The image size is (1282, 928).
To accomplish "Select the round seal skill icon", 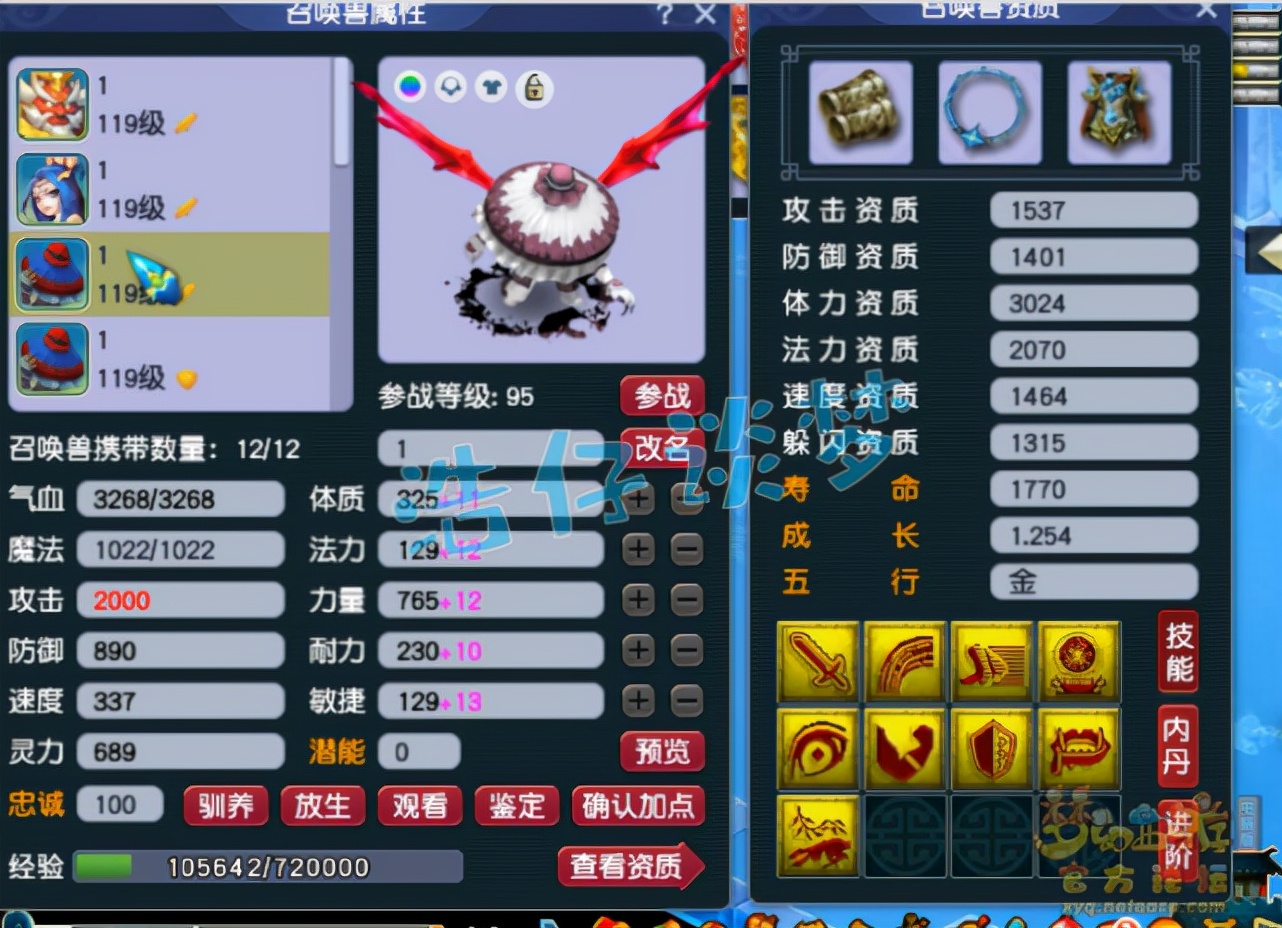I will [x=1079, y=662].
